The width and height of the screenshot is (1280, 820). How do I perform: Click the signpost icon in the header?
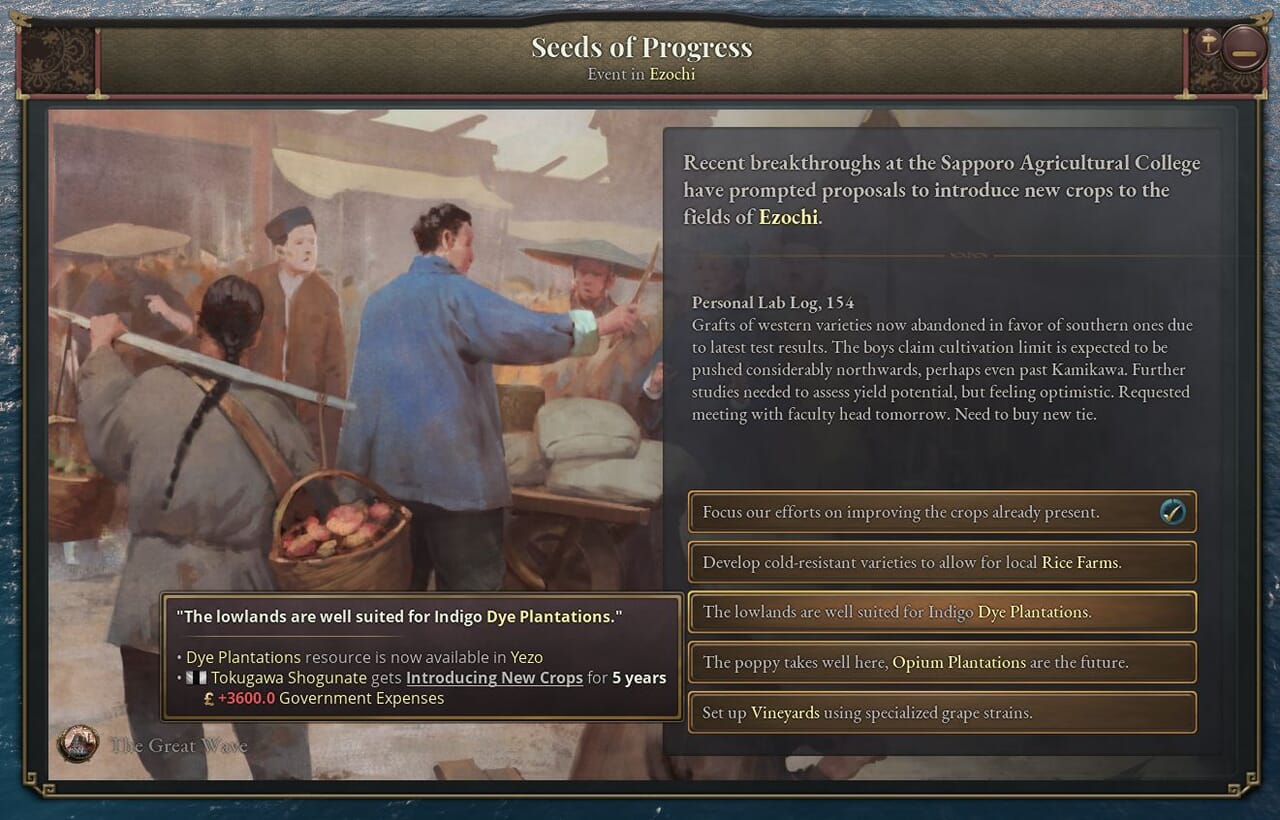click(x=1208, y=41)
